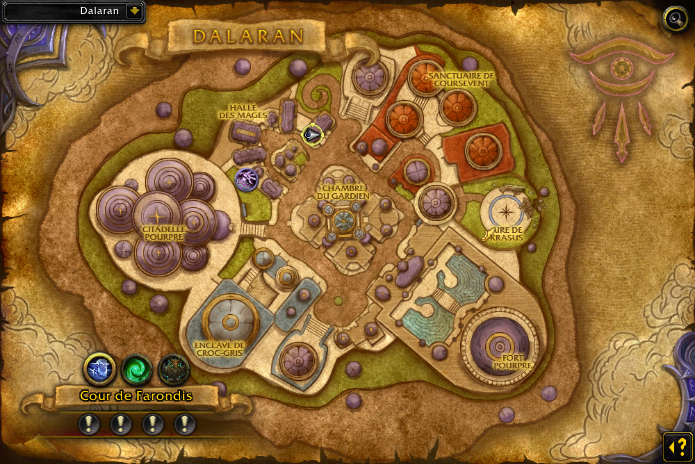The width and height of the screenshot is (695, 464).
Task: Click the magnifying glass button
Action: [x=676, y=18]
